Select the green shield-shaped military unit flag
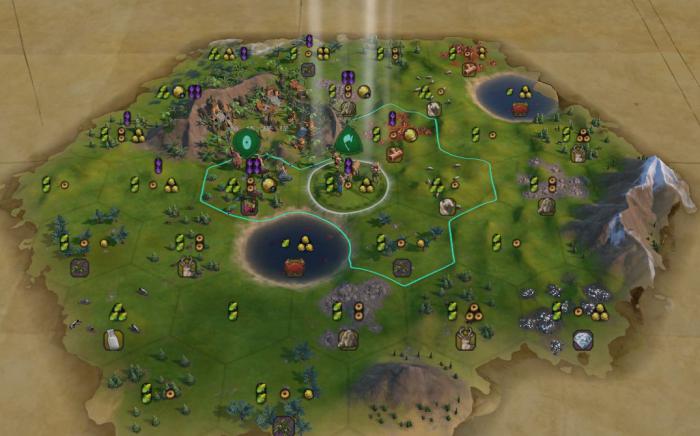The image size is (700, 436). pos(347,141)
